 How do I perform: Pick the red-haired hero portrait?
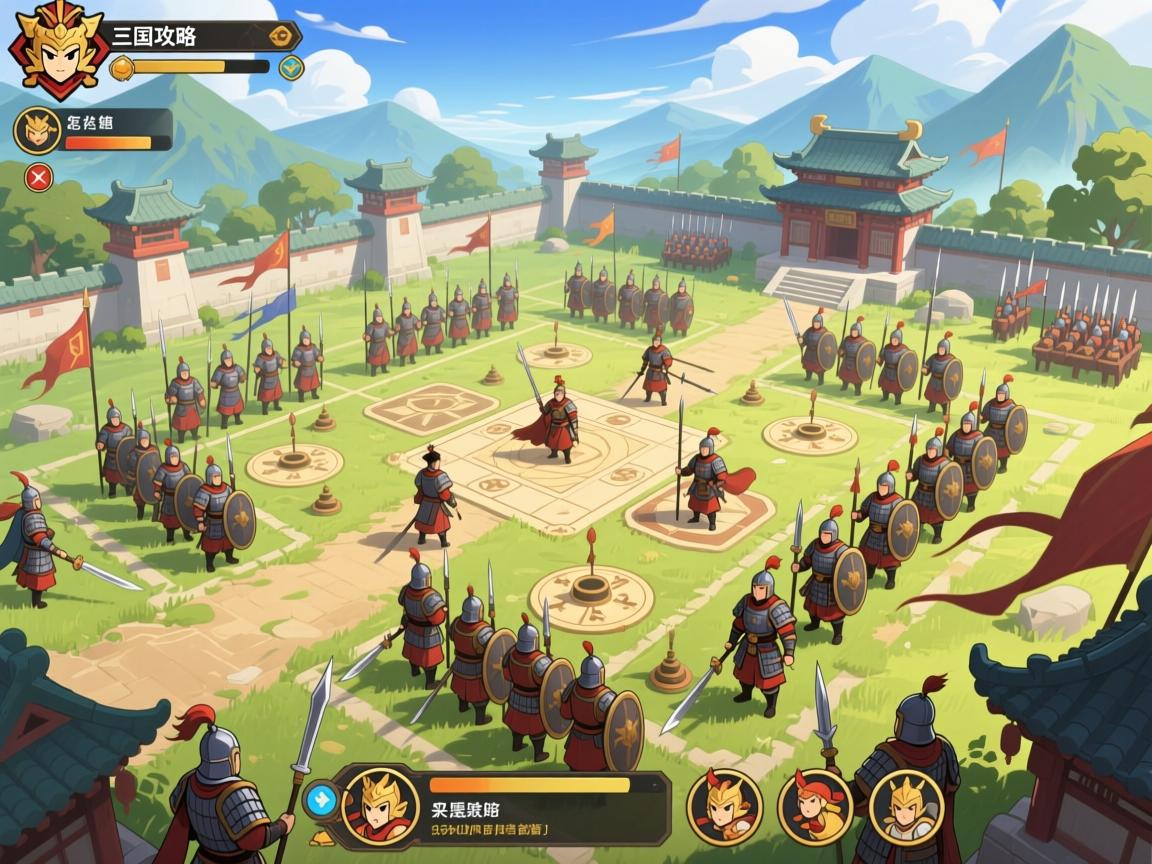(x=815, y=806)
